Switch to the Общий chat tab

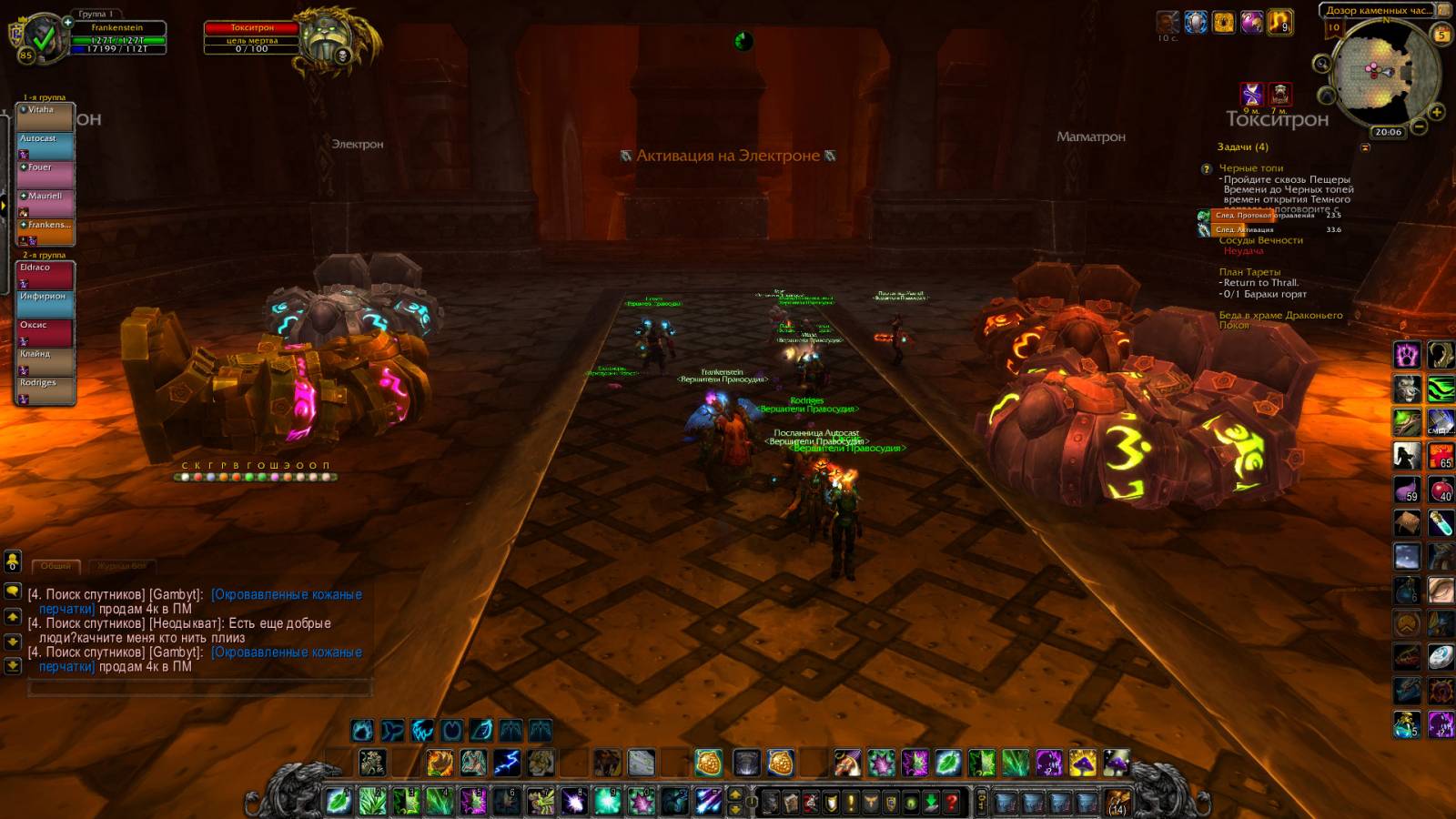coord(56,566)
